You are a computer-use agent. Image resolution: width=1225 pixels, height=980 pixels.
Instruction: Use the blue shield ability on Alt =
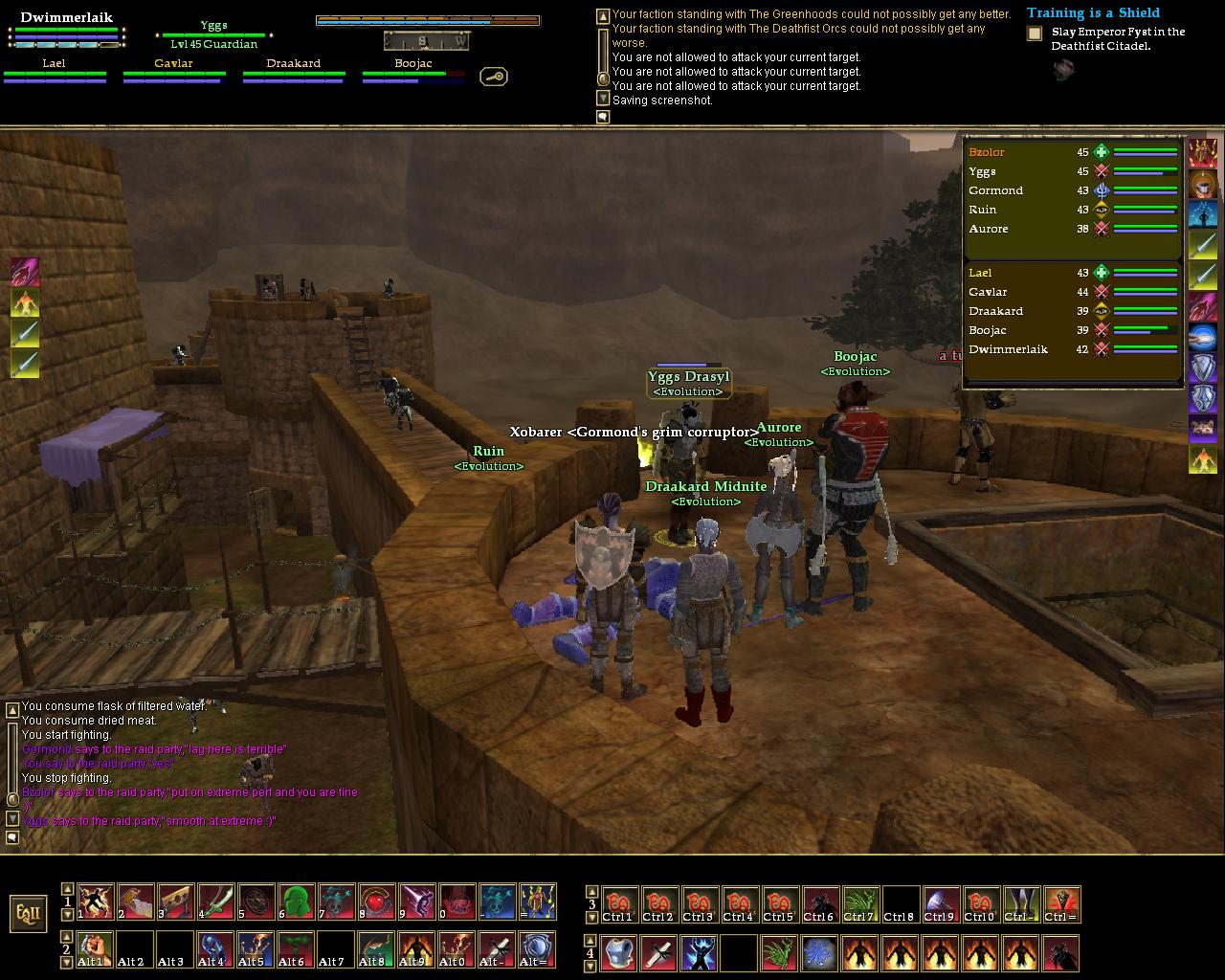coord(537,948)
